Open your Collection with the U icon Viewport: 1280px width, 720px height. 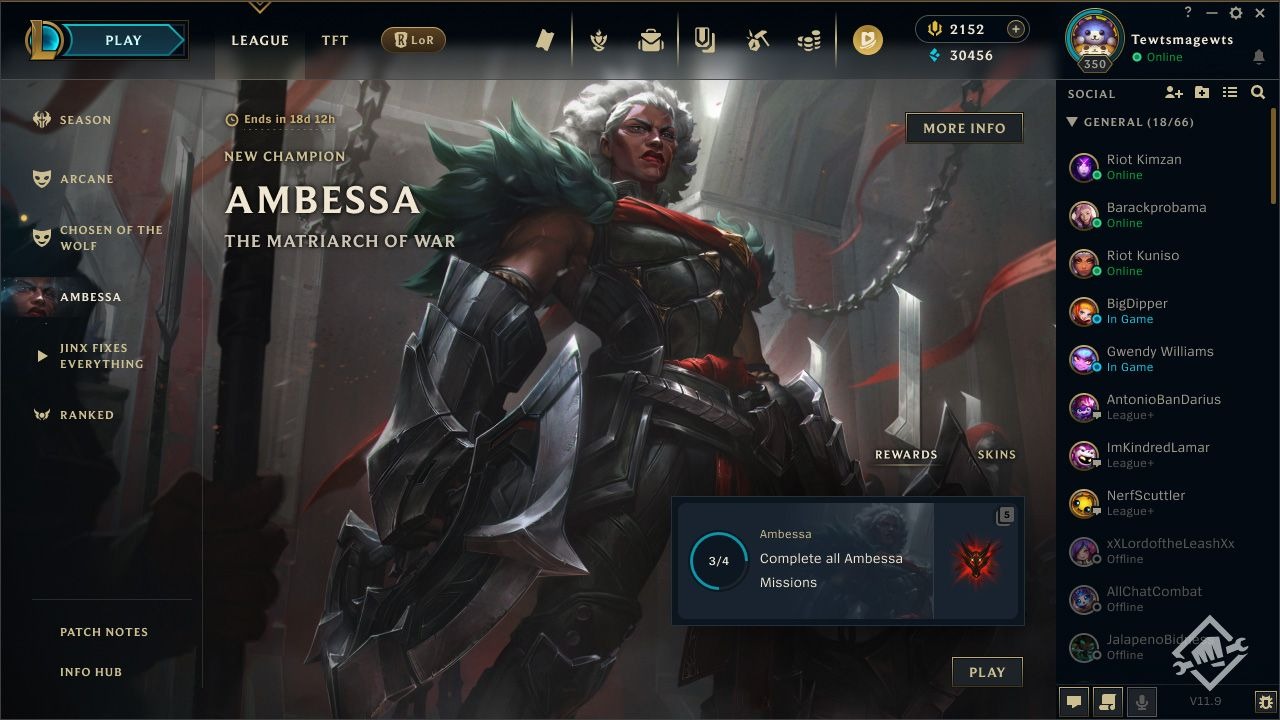[x=705, y=38]
